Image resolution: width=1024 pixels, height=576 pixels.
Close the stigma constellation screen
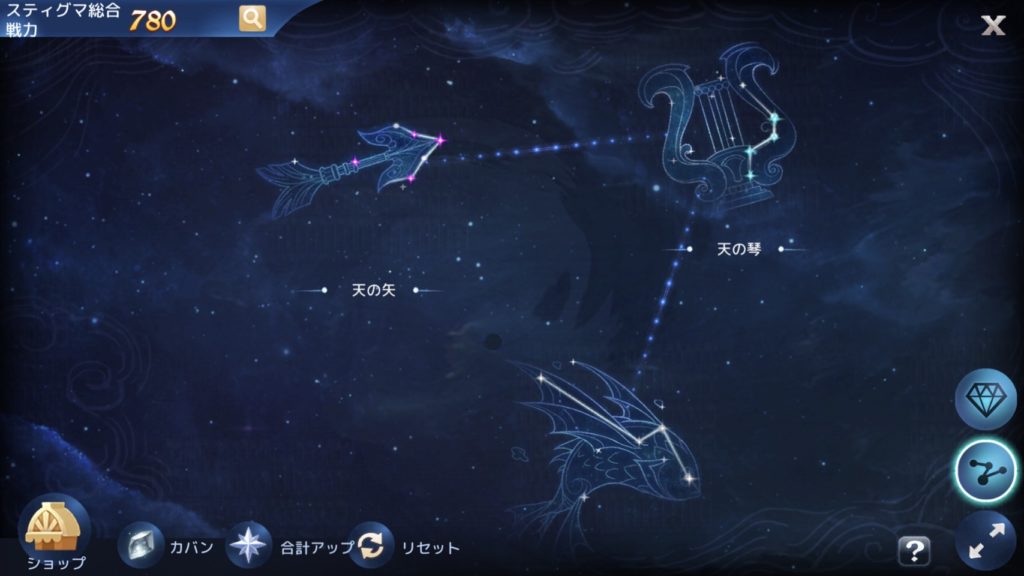tap(992, 25)
